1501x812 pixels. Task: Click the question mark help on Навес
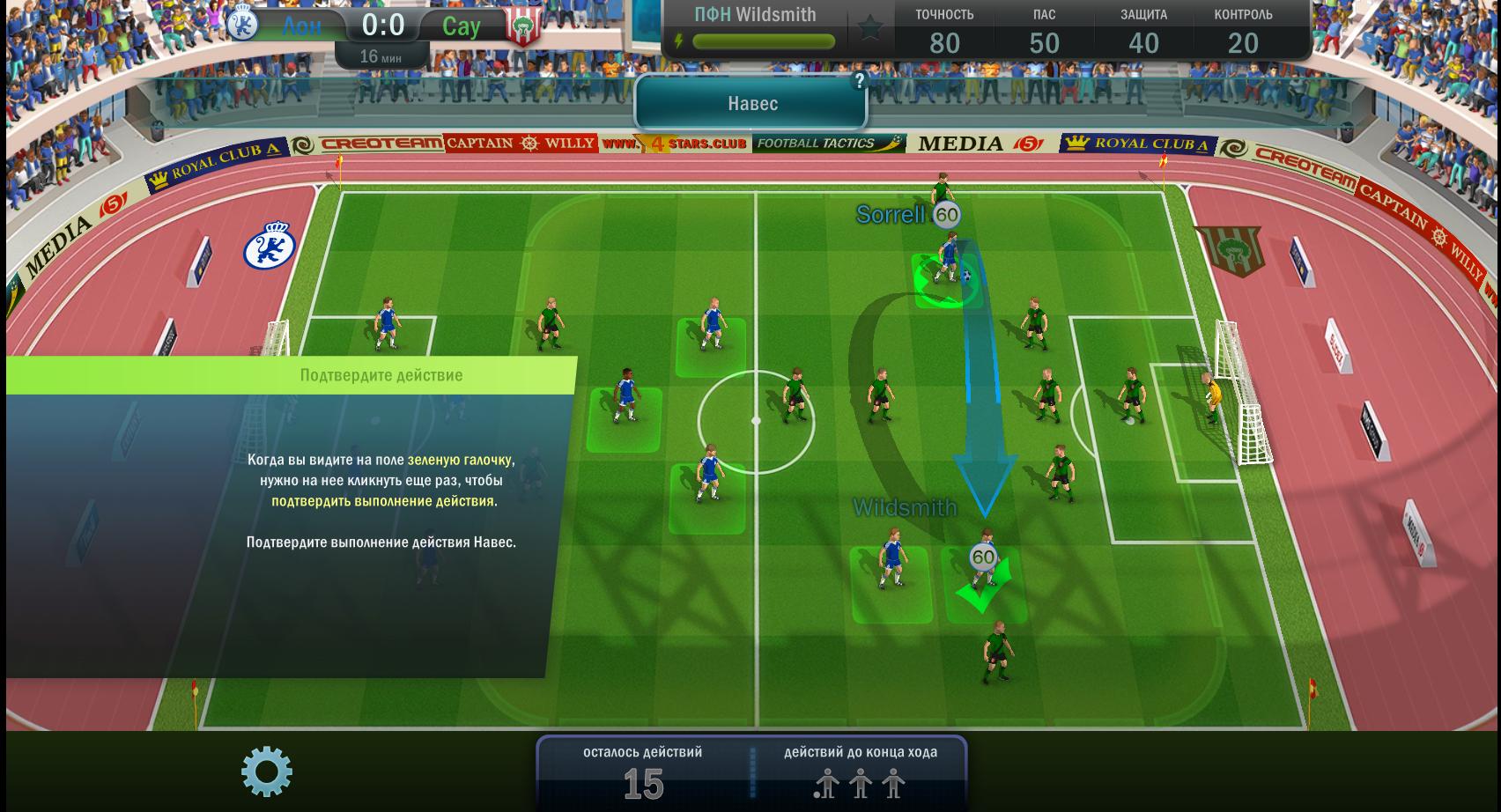pyautogui.click(x=859, y=81)
